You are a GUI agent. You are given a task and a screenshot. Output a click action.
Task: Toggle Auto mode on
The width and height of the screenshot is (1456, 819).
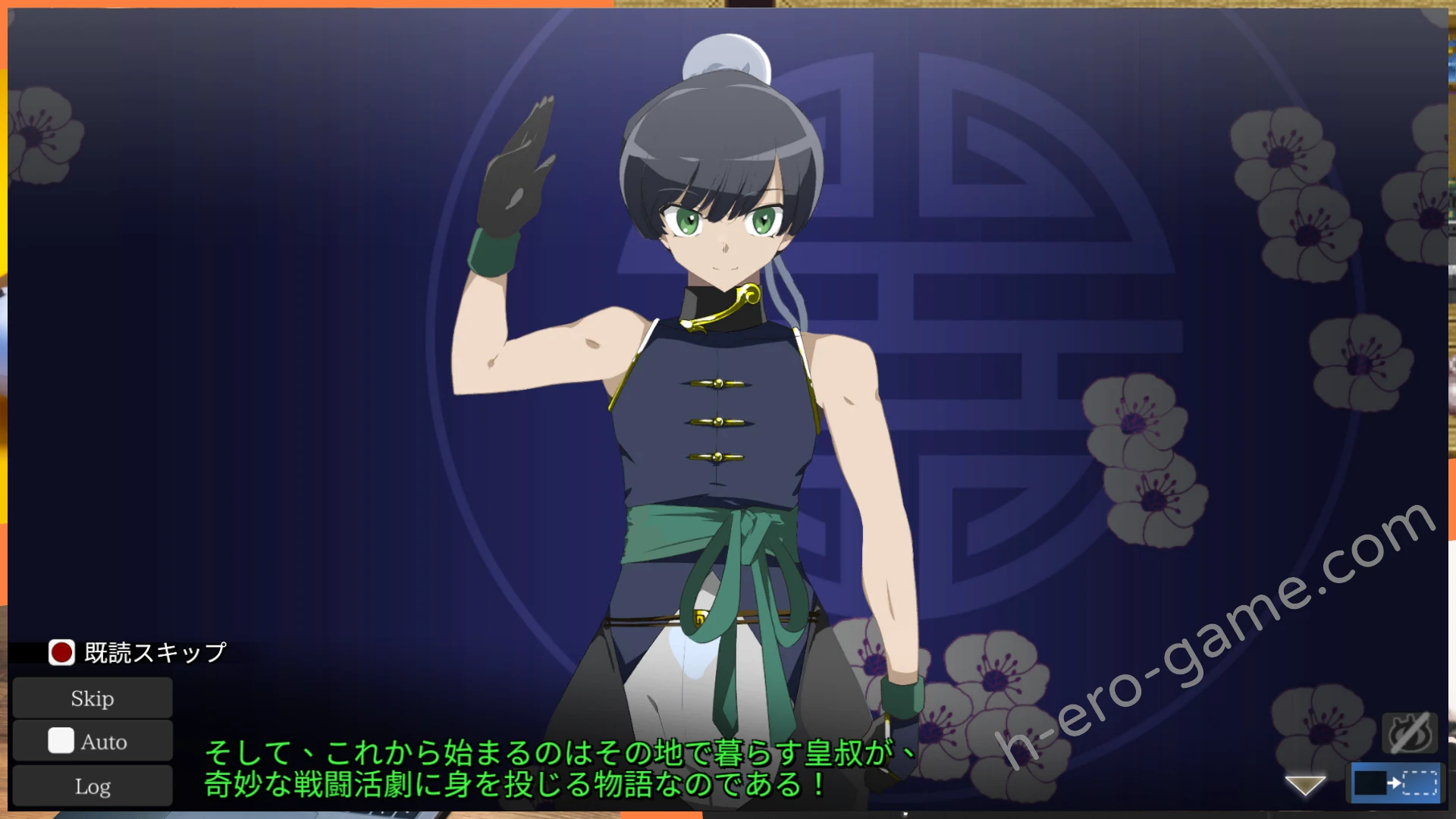92,741
